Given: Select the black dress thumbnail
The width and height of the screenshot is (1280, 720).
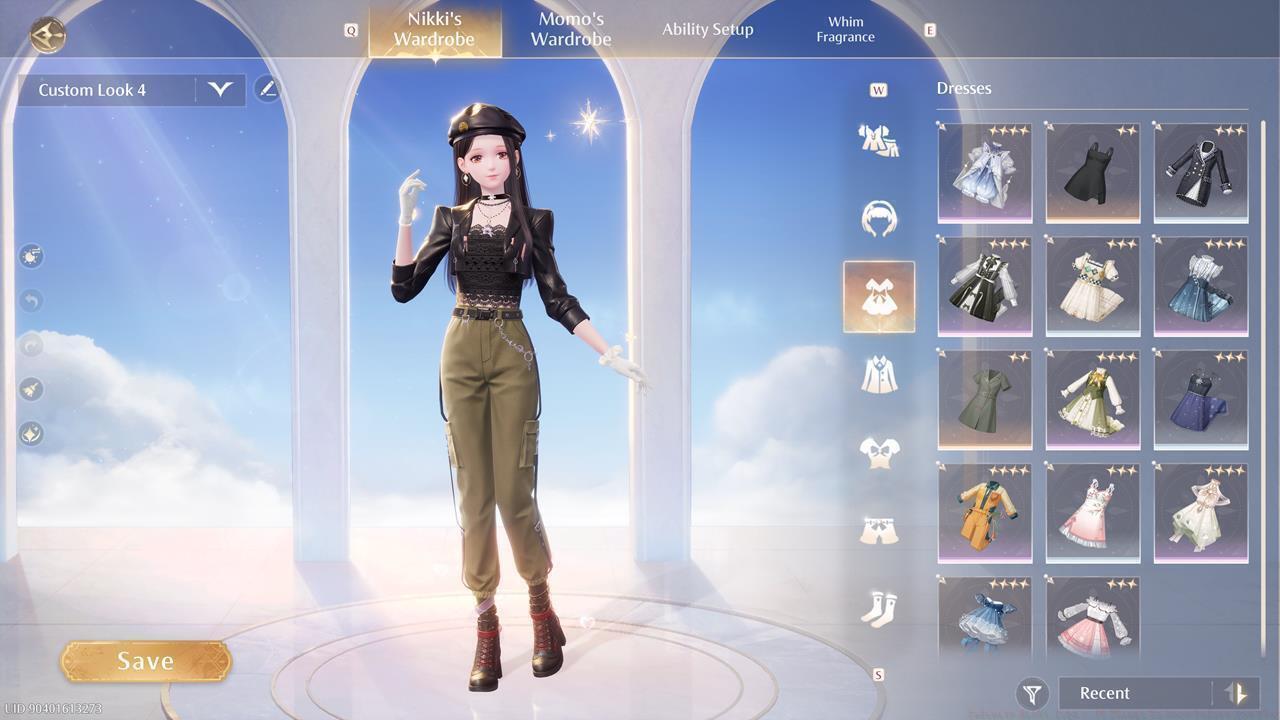Looking at the screenshot, I should (x=1092, y=172).
